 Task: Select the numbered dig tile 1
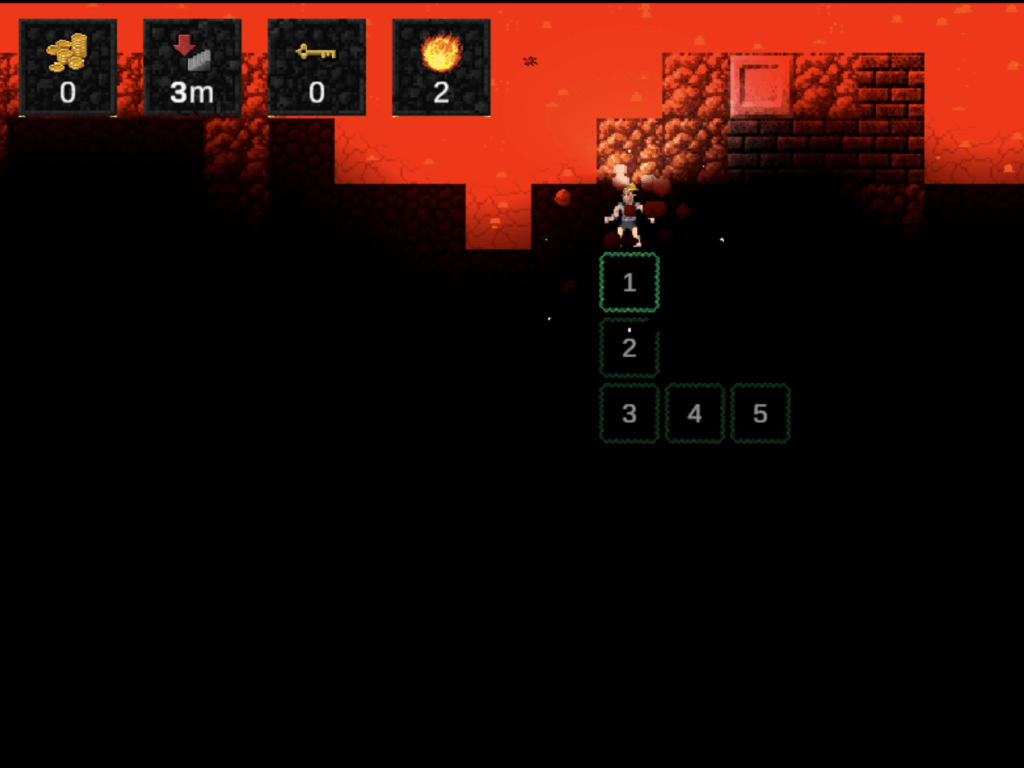click(x=629, y=283)
